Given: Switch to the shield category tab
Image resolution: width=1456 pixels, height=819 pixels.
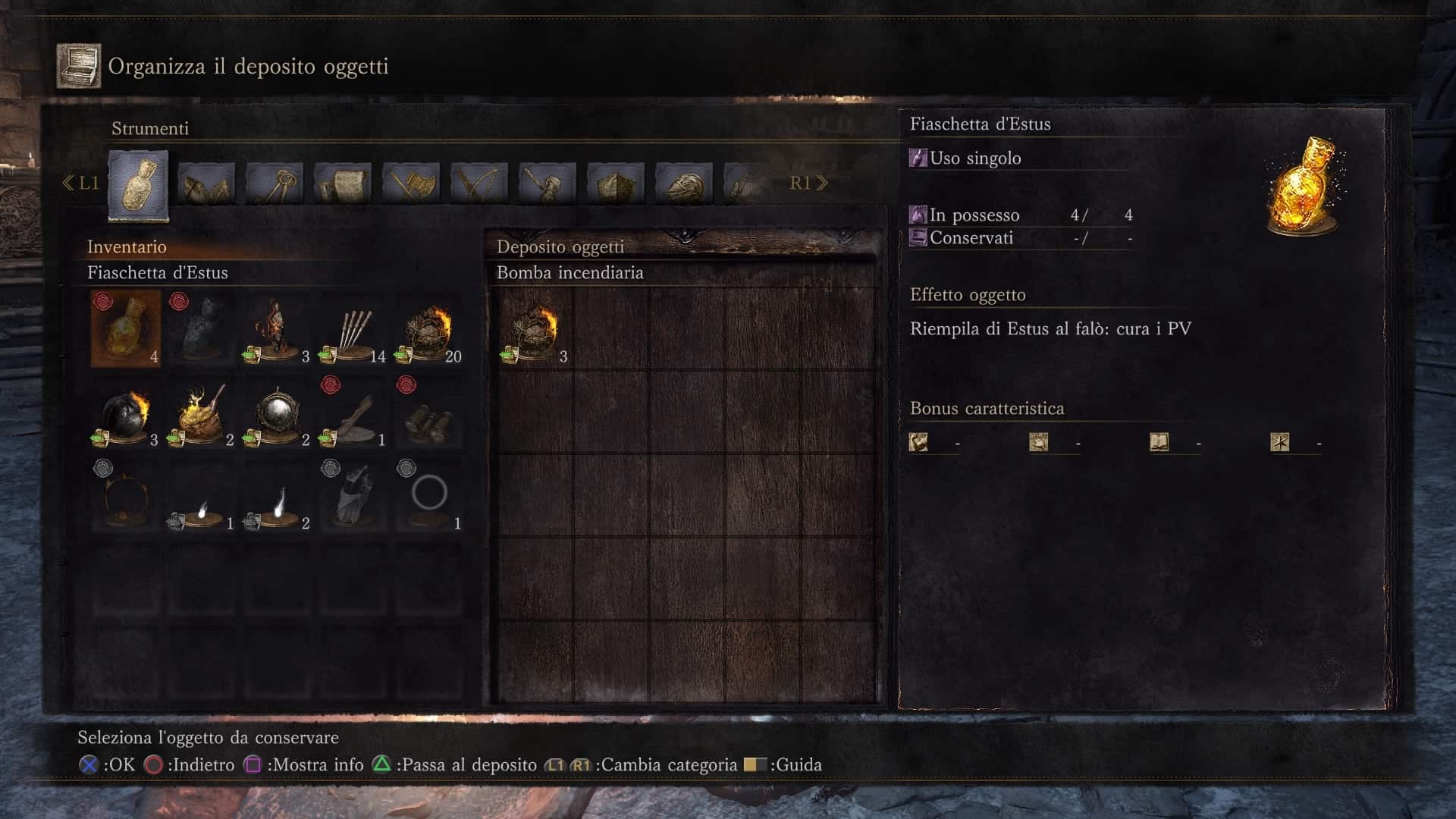Looking at the screenshot, I should tap(616, 183).
